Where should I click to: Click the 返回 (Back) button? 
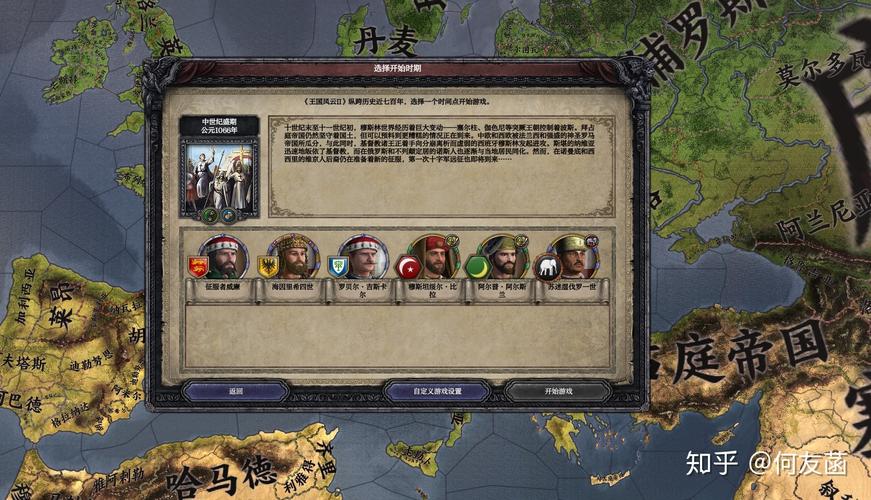click(x=236, y=391)
